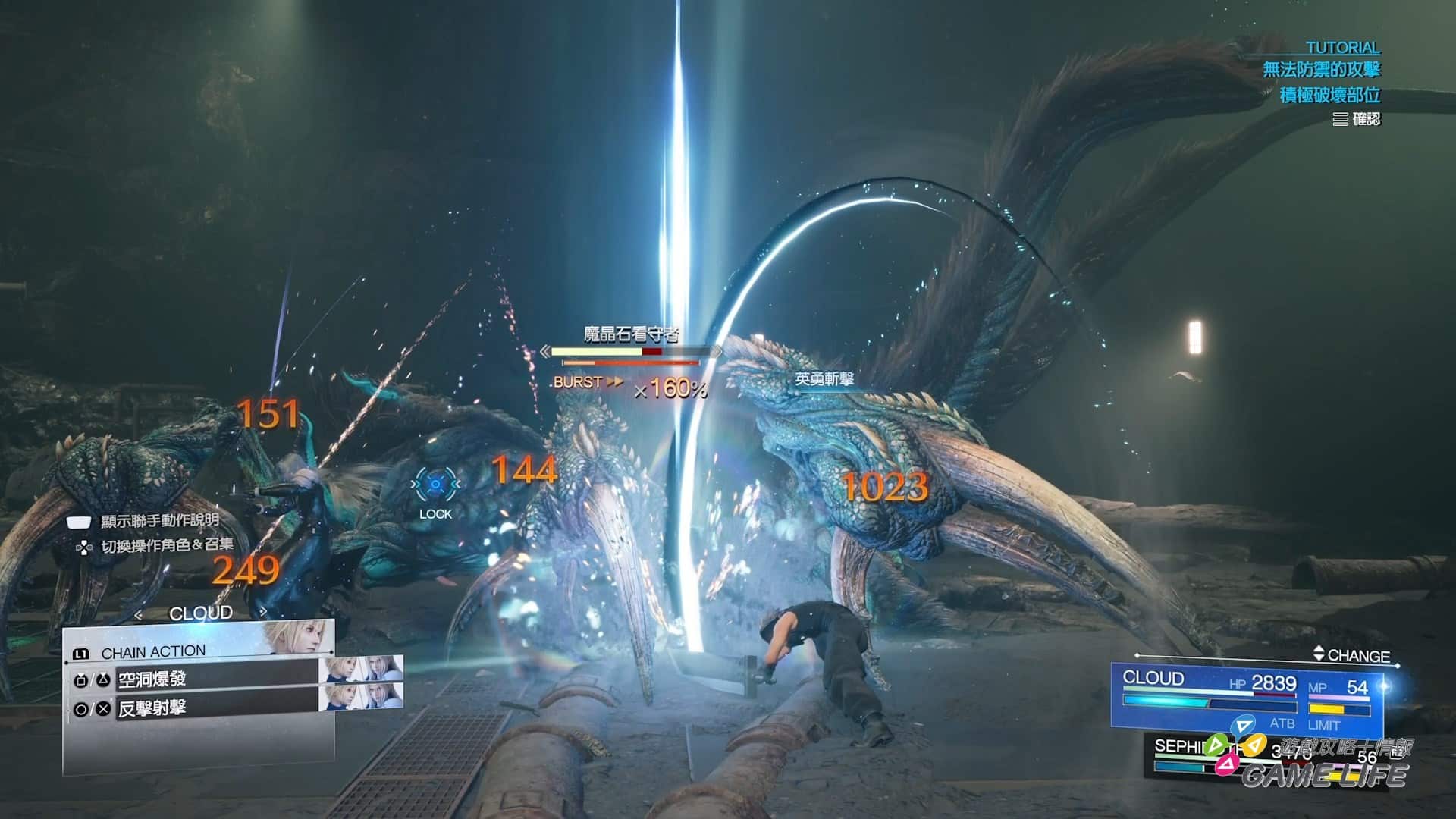Image resolution: width=1456 pixels, height=819 pixels.
Task: Open the 無法防禦的攻擊 tutorial entry
Action: click(1321, 70)
